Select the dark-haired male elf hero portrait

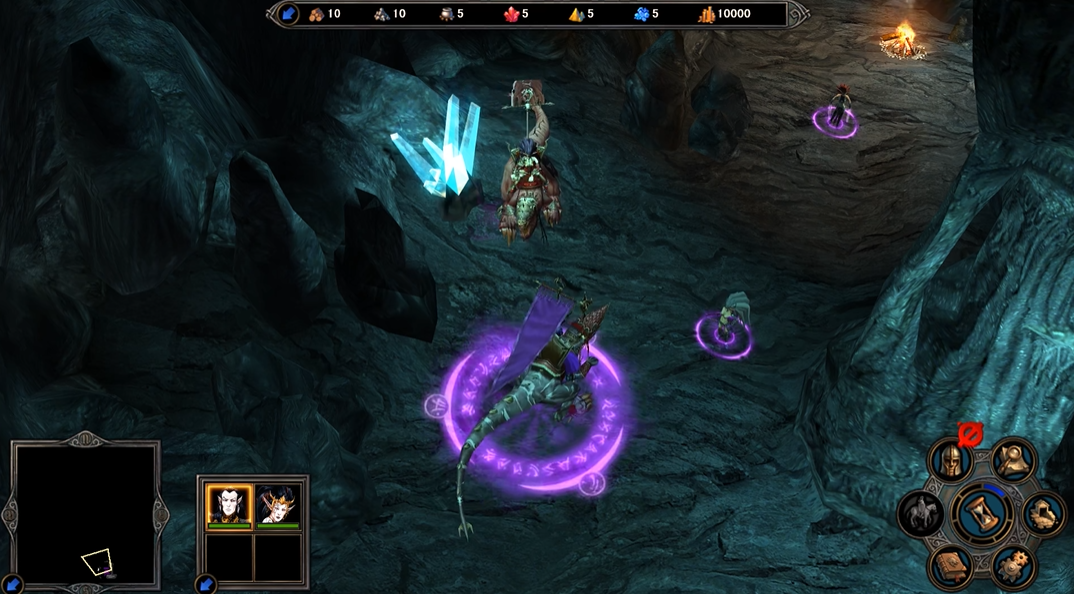click(229, 505)
